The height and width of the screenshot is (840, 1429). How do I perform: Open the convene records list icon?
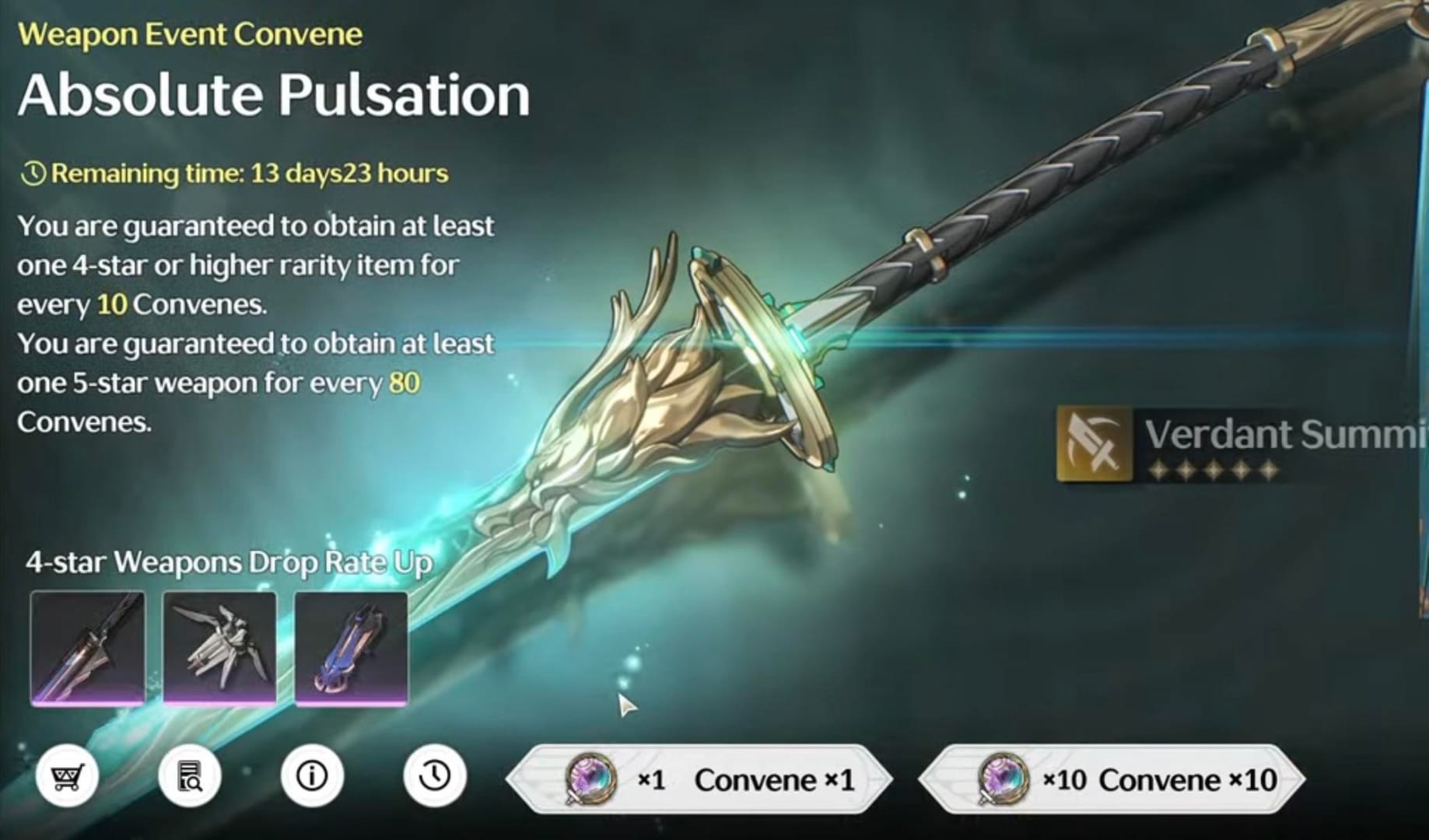tap(189, 776)
